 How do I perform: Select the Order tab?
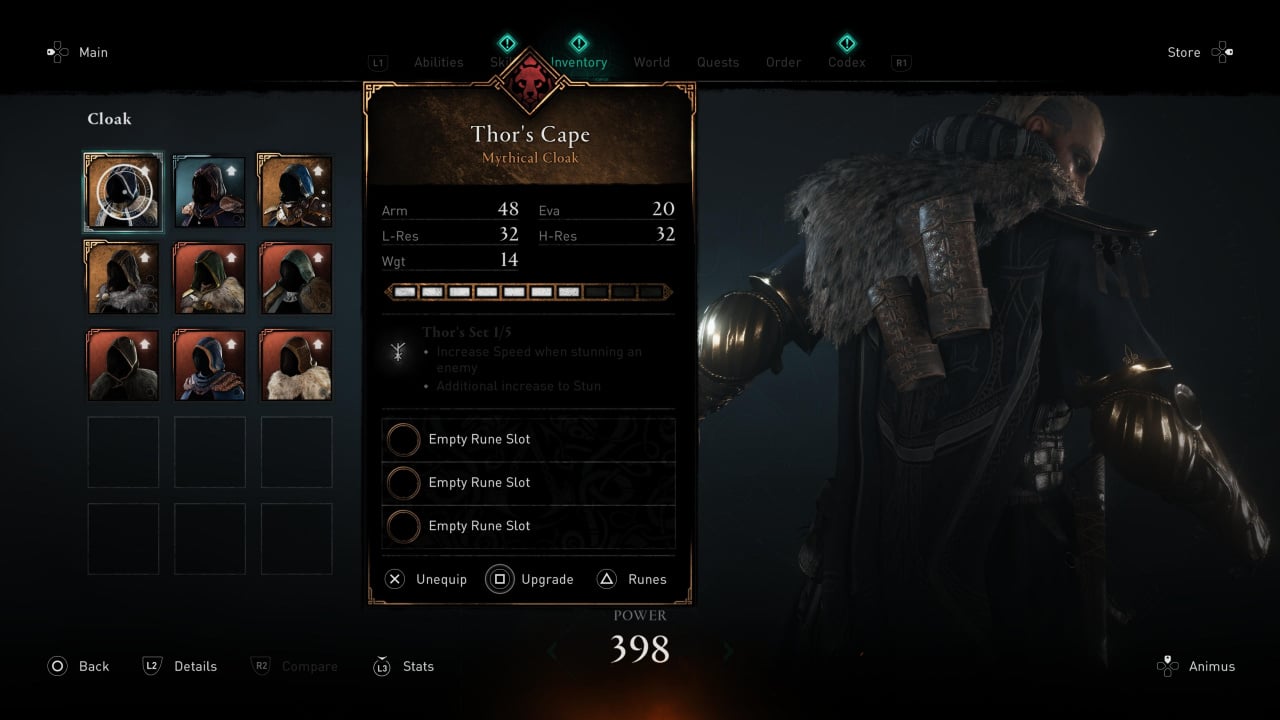[x=783, y=62]
